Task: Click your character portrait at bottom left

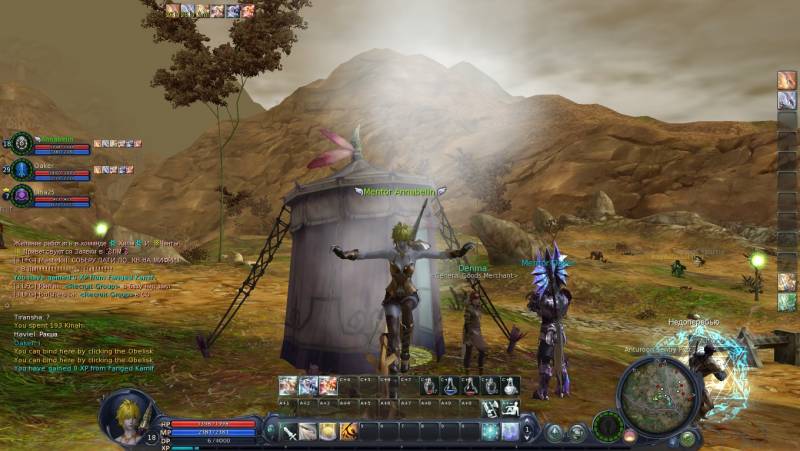Action: pyautogui.click(x=126, y=415)
